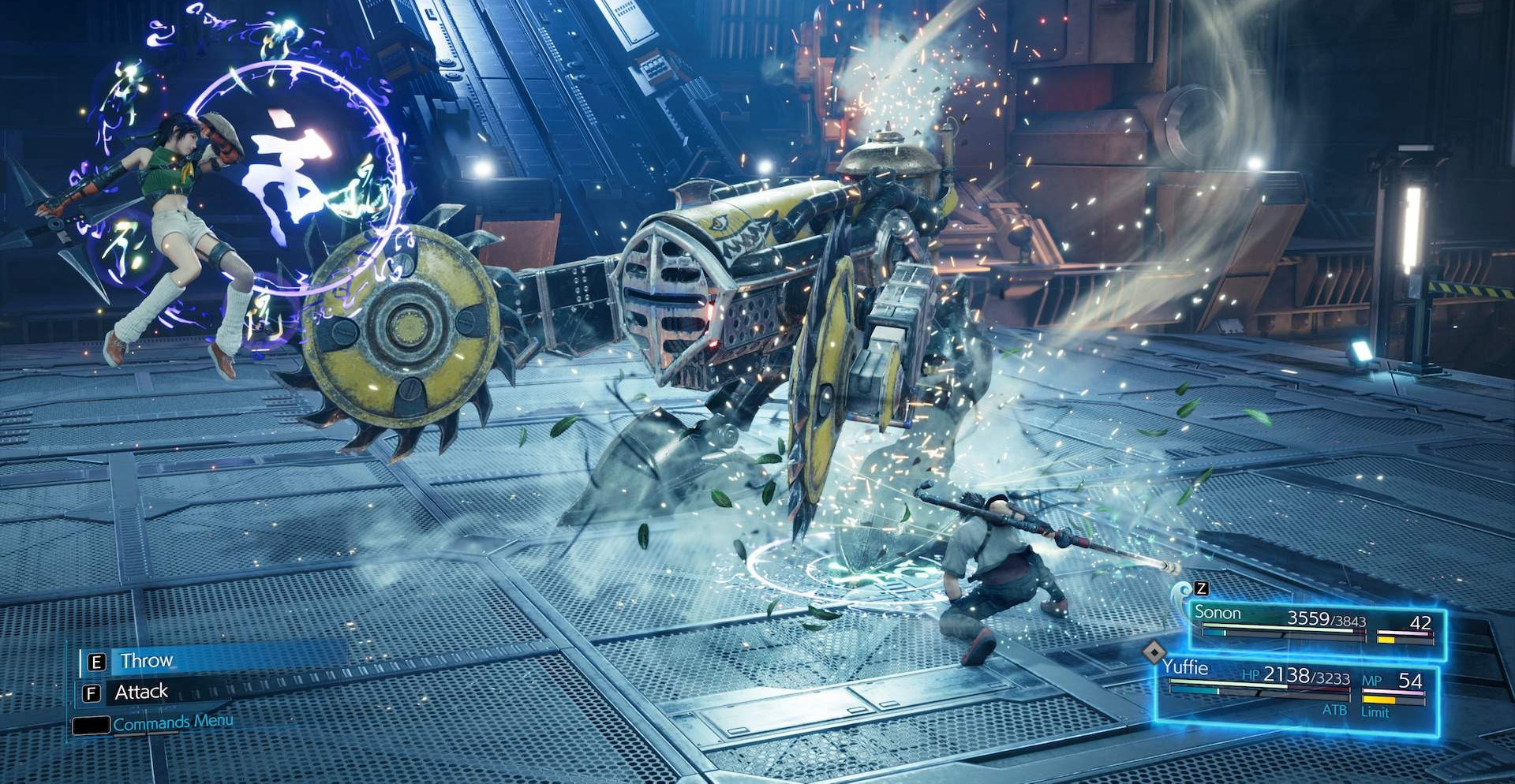Select Yuffie's party status panel
Screen dimensions: 1515x784
(1295, 691)
